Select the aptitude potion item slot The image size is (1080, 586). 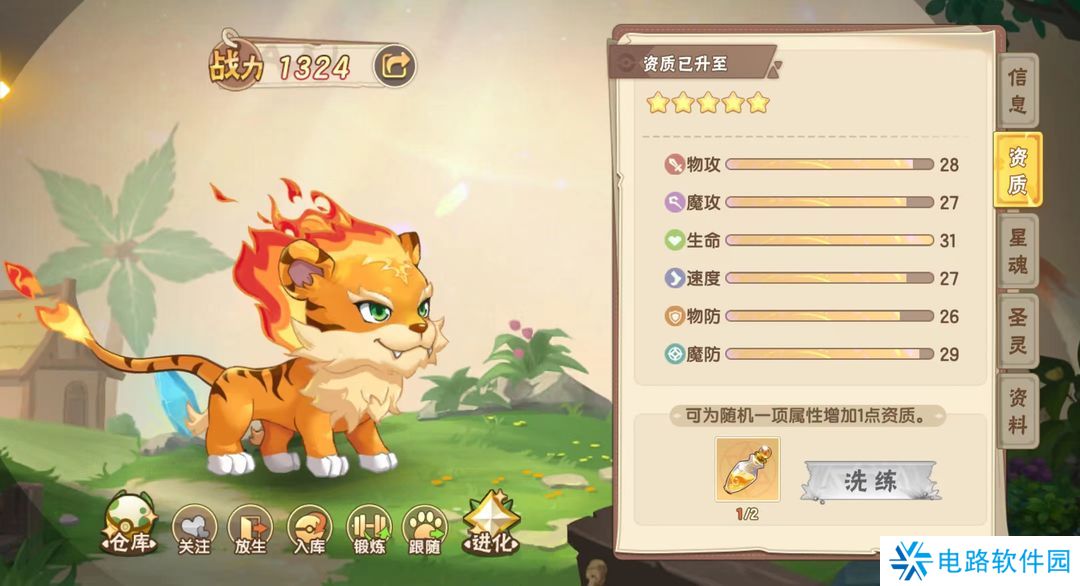tap(748, 468)
